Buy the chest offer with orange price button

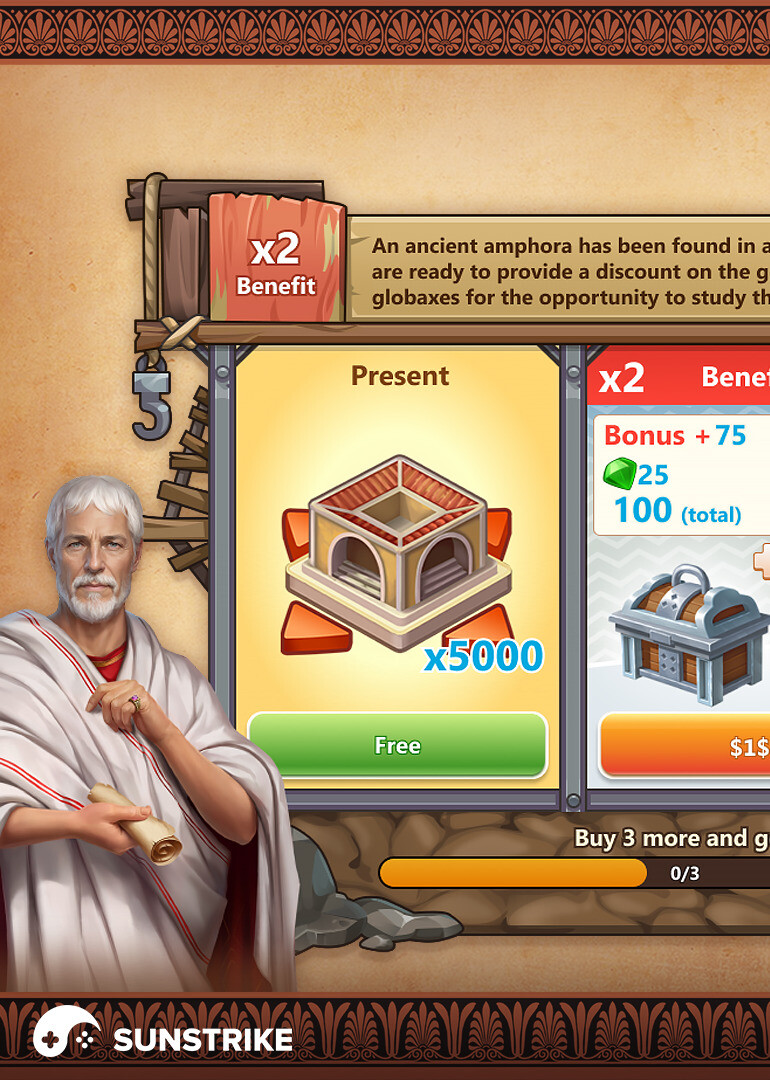pyautogui.click(x=685, y=747)
